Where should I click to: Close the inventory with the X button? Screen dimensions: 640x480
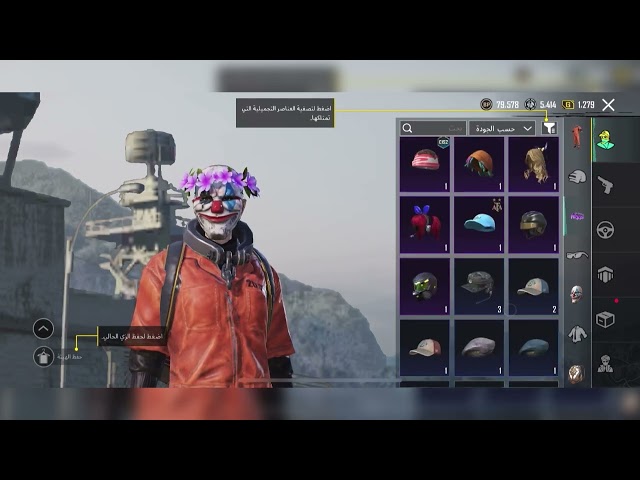point(608,104)
